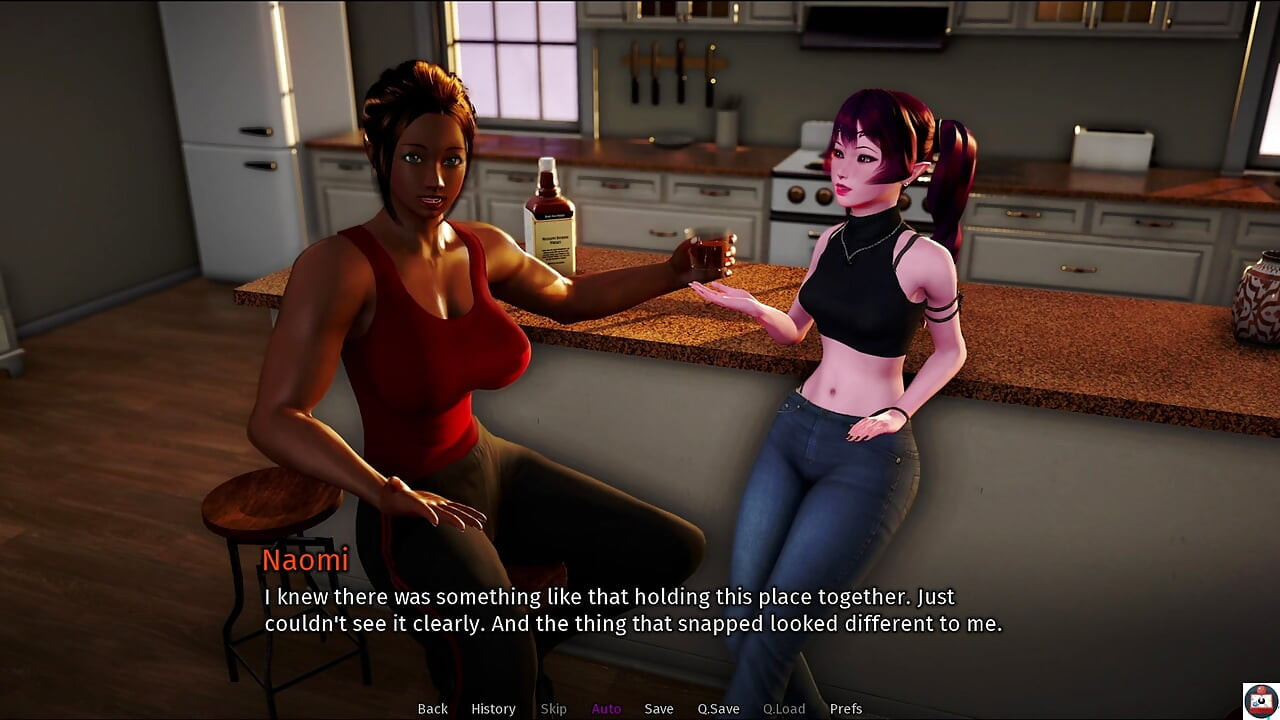Choose Q.Load to quick load
The height and width of the screenshot is (720, 1280).
[784, 709]
